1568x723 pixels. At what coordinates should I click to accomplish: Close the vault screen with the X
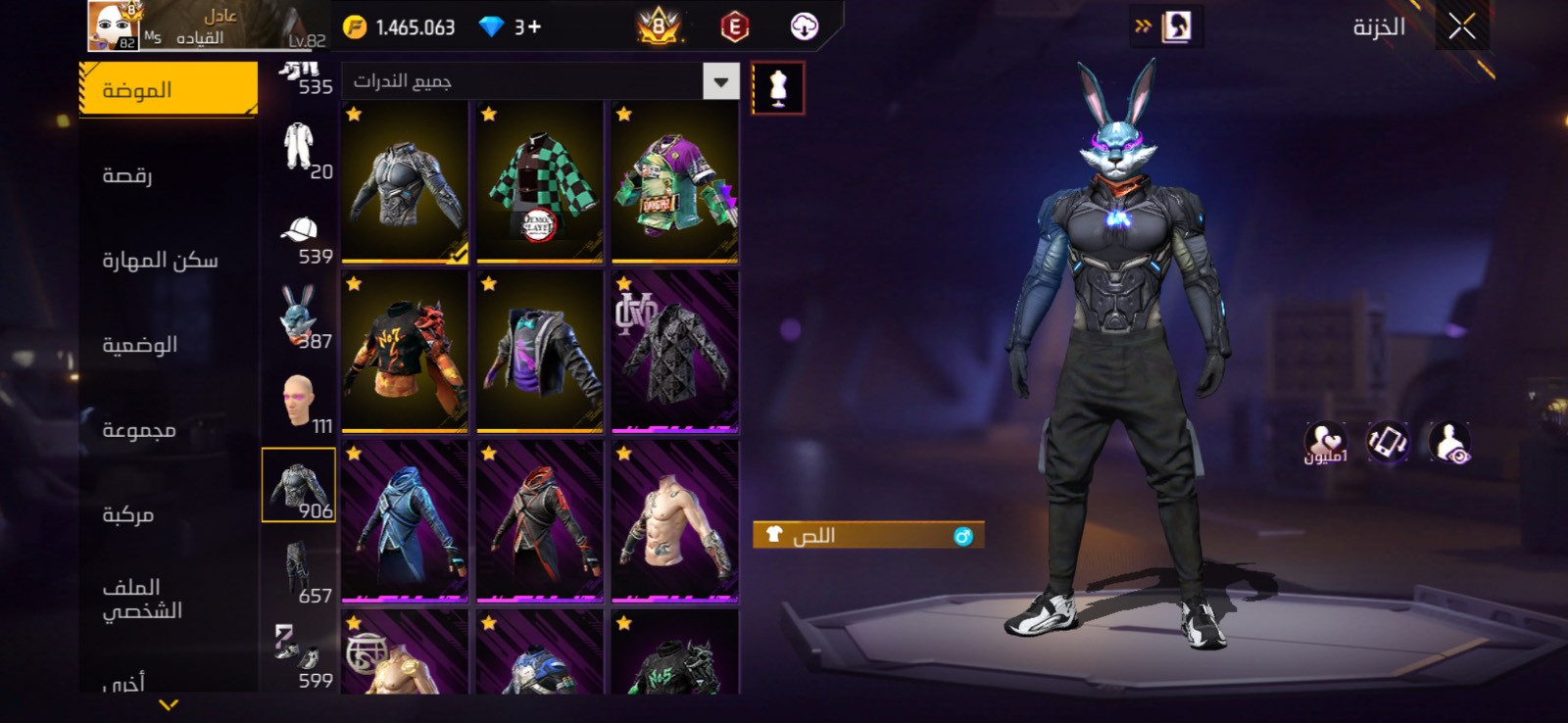point(1461,27)
